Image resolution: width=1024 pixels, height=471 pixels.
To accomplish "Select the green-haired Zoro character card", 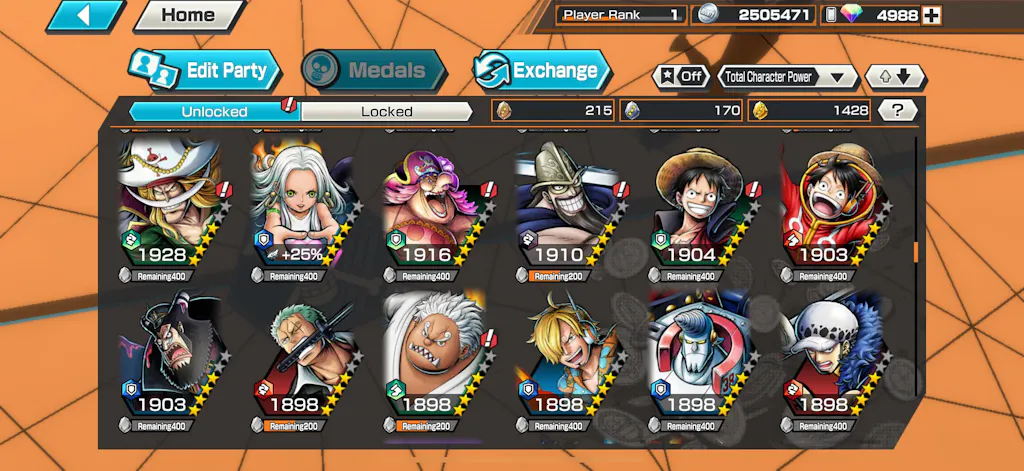I will click(299, 358).
